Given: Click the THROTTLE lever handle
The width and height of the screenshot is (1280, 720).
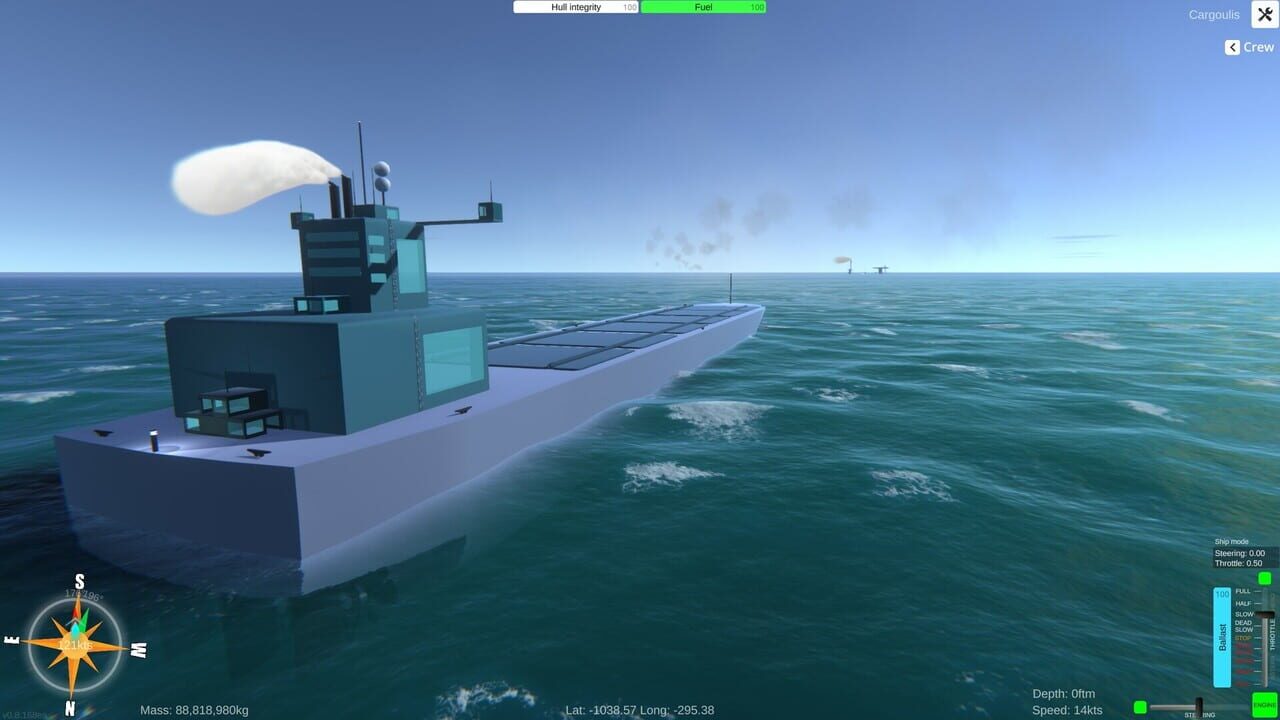Looking at the screenshot, I should click(x=1266, y=615).
